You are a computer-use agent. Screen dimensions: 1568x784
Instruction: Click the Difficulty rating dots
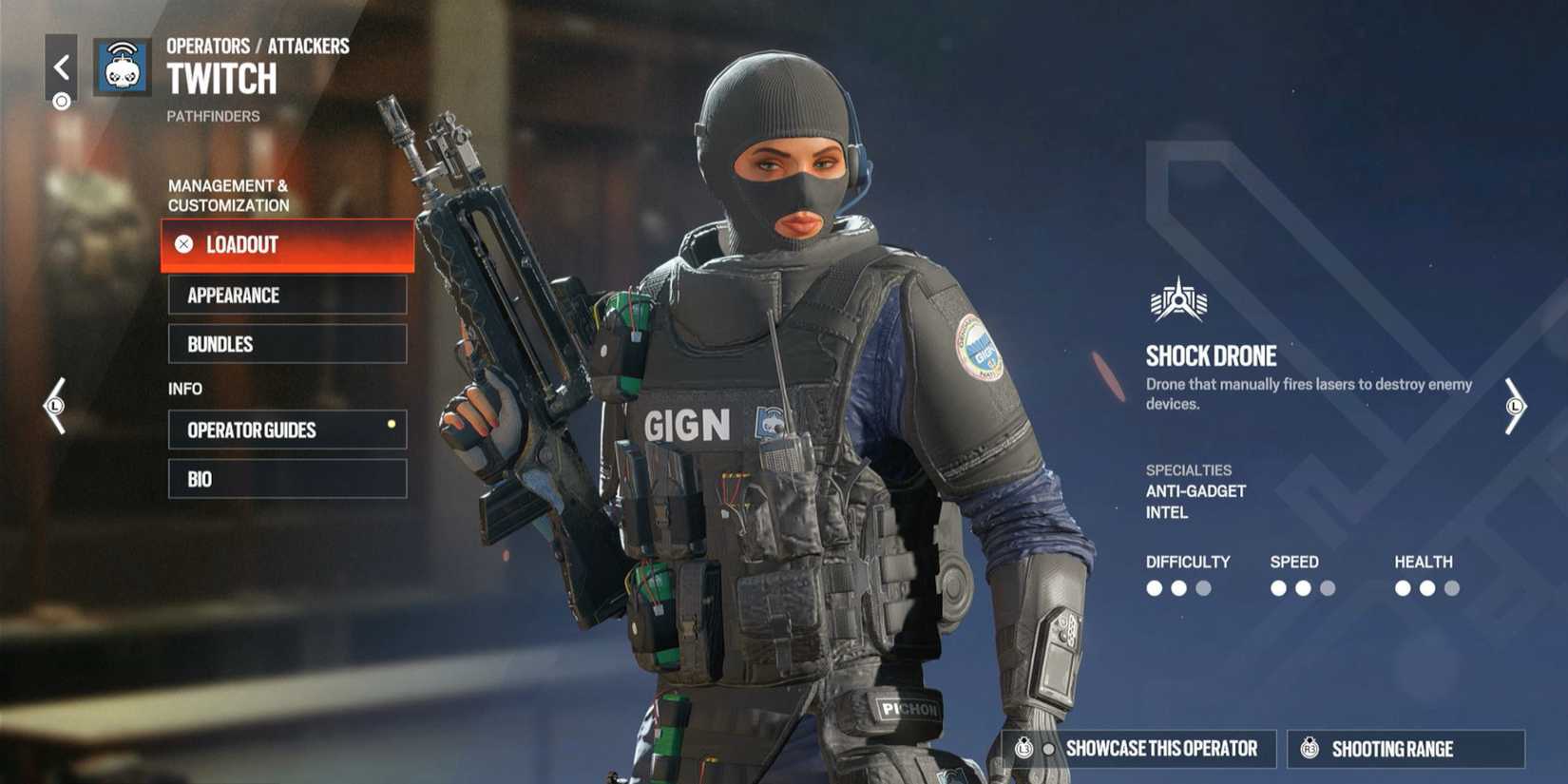(1181, 589)
